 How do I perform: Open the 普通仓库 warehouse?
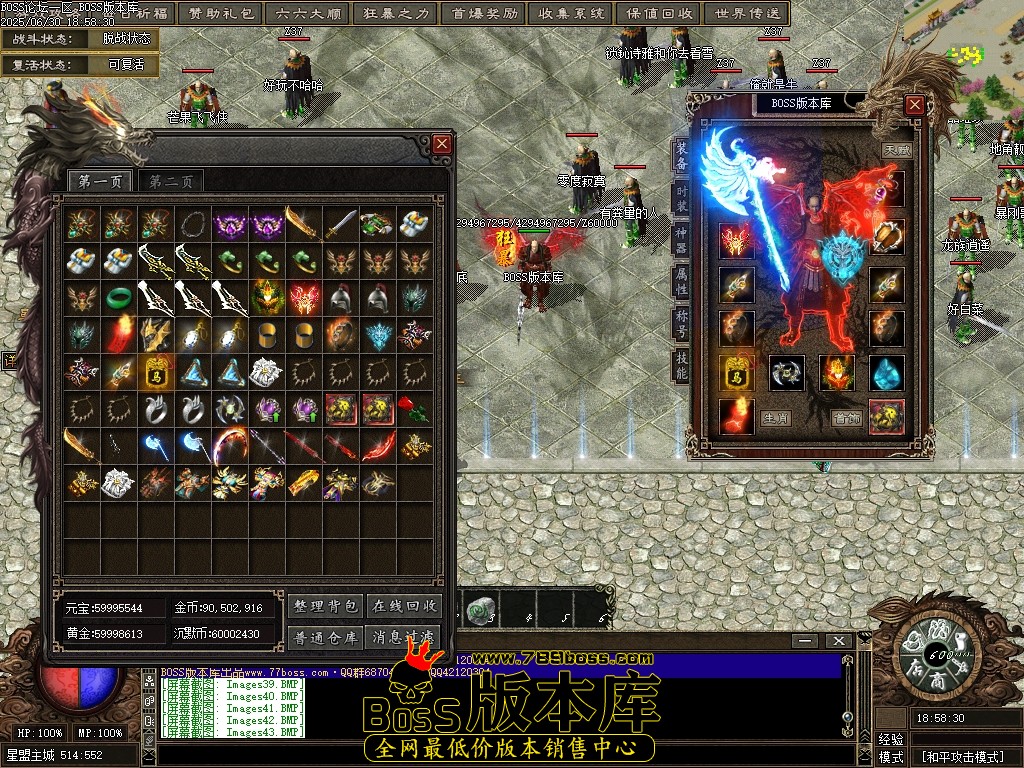point(325,637)
